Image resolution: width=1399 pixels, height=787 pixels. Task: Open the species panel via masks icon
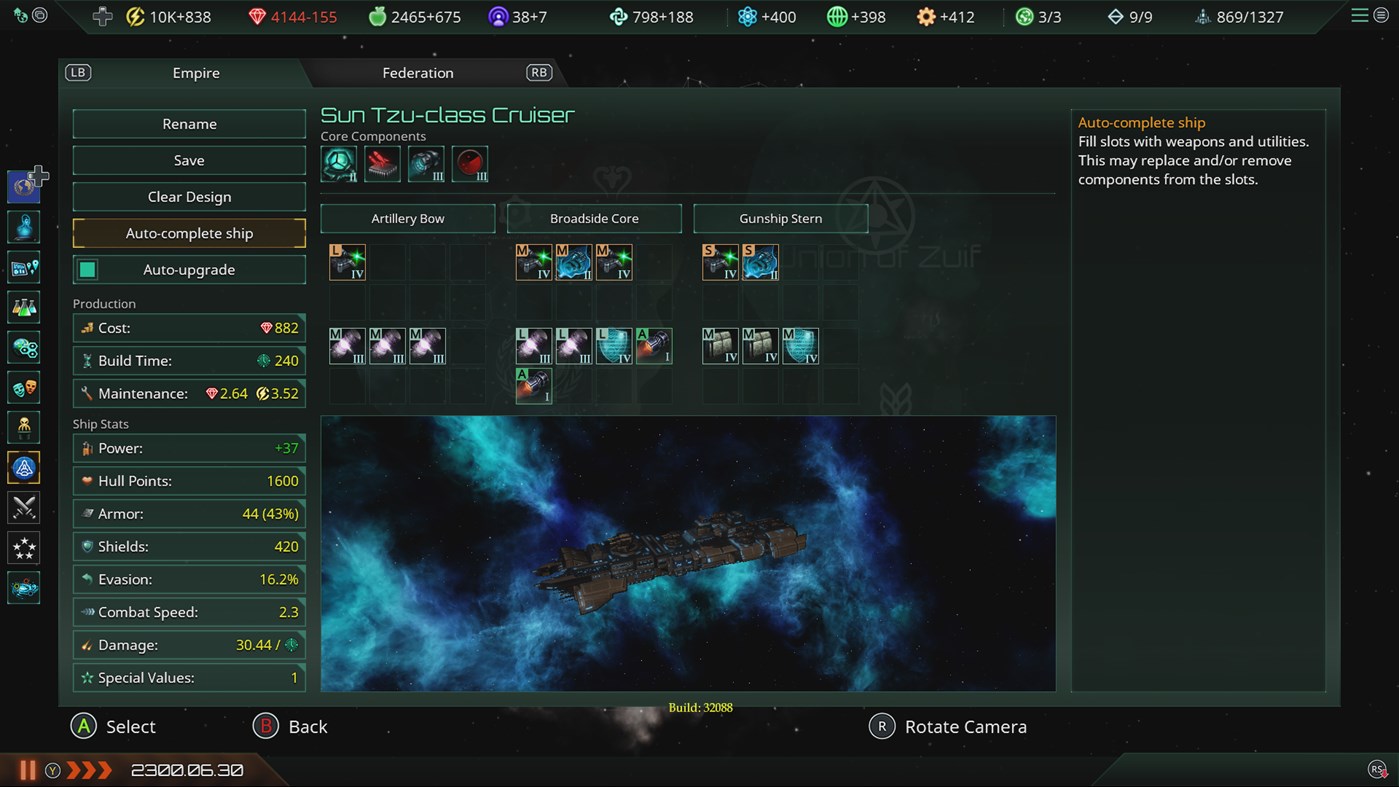coord(23,387)
